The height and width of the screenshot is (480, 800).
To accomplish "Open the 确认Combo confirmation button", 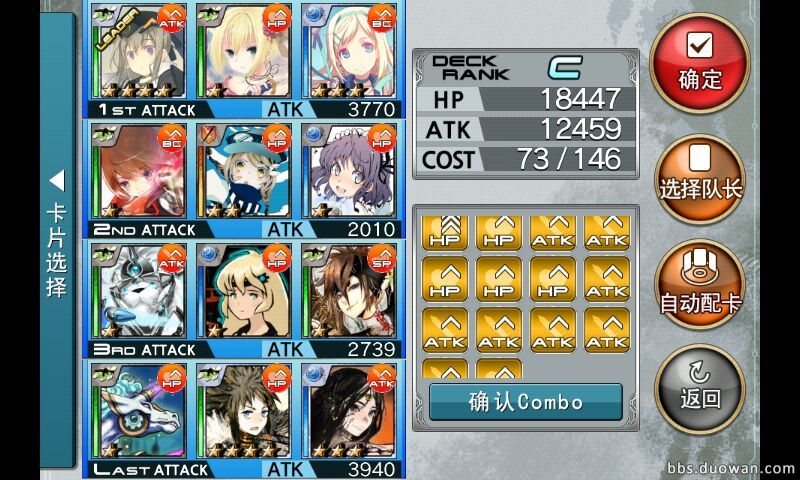I will 525,402.
